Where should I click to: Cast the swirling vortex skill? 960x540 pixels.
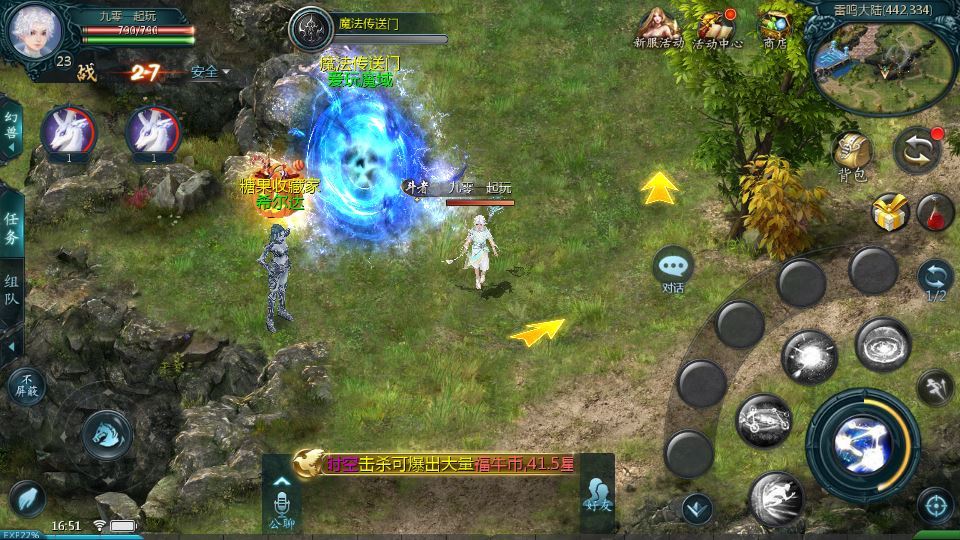(x=882, y=344)
